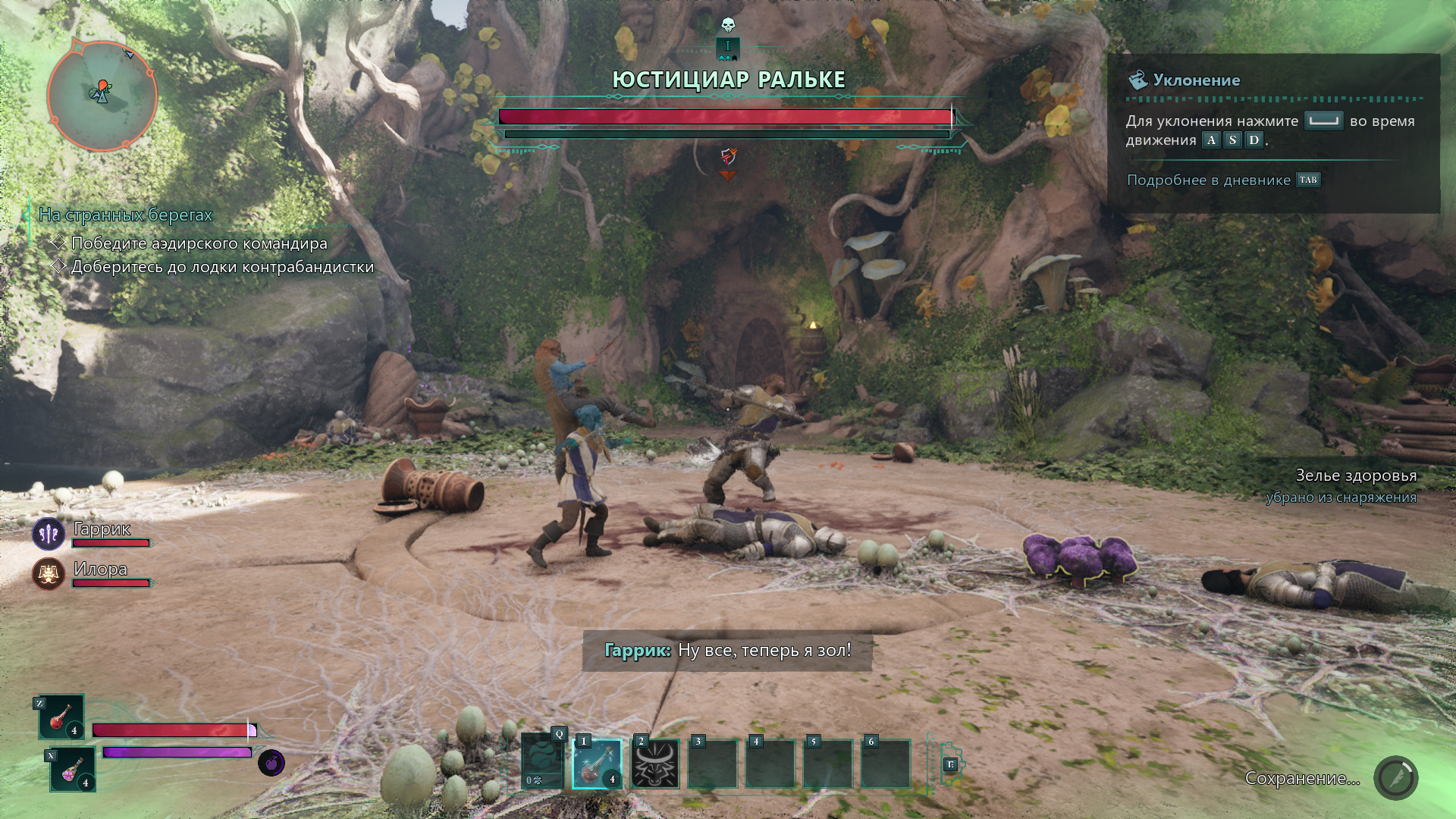Click the purple apple food status icon
Screen dimensions: 1456x819
click(271, 762)
